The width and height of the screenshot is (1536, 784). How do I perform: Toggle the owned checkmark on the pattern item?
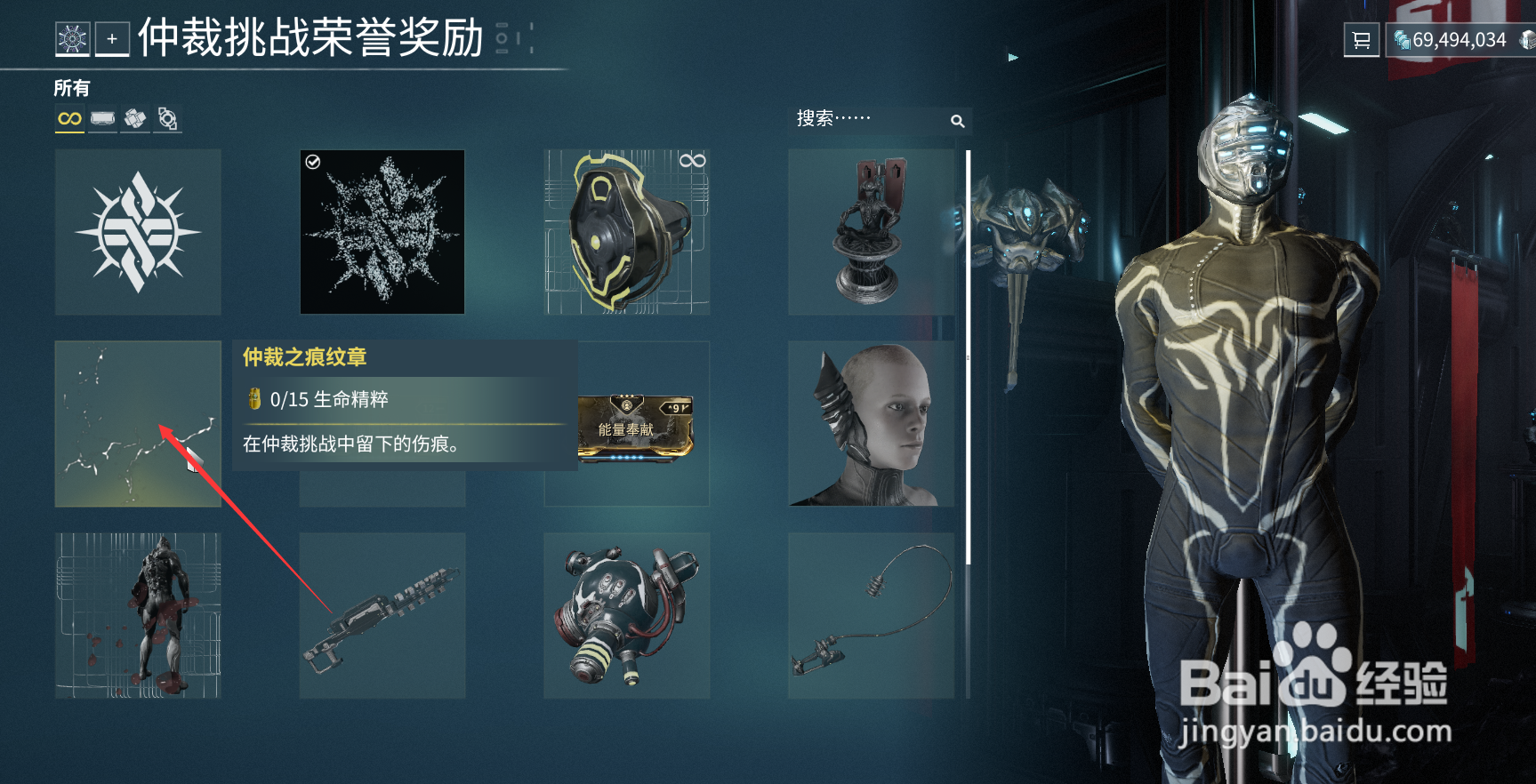click(x=313, y=161)
